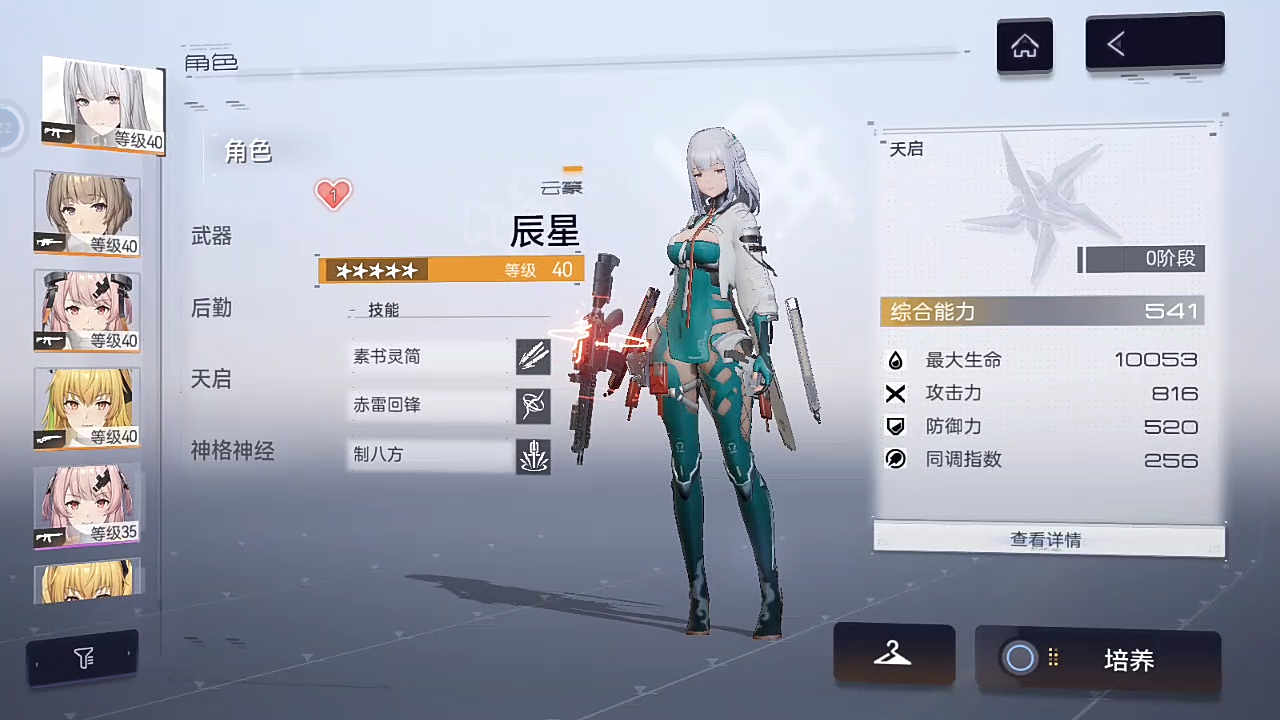The width and height of the screenshot is (1280, 720).
Task: Toggle the heart favorite marker
Action: pyautogui.click(x=333, y=194)
